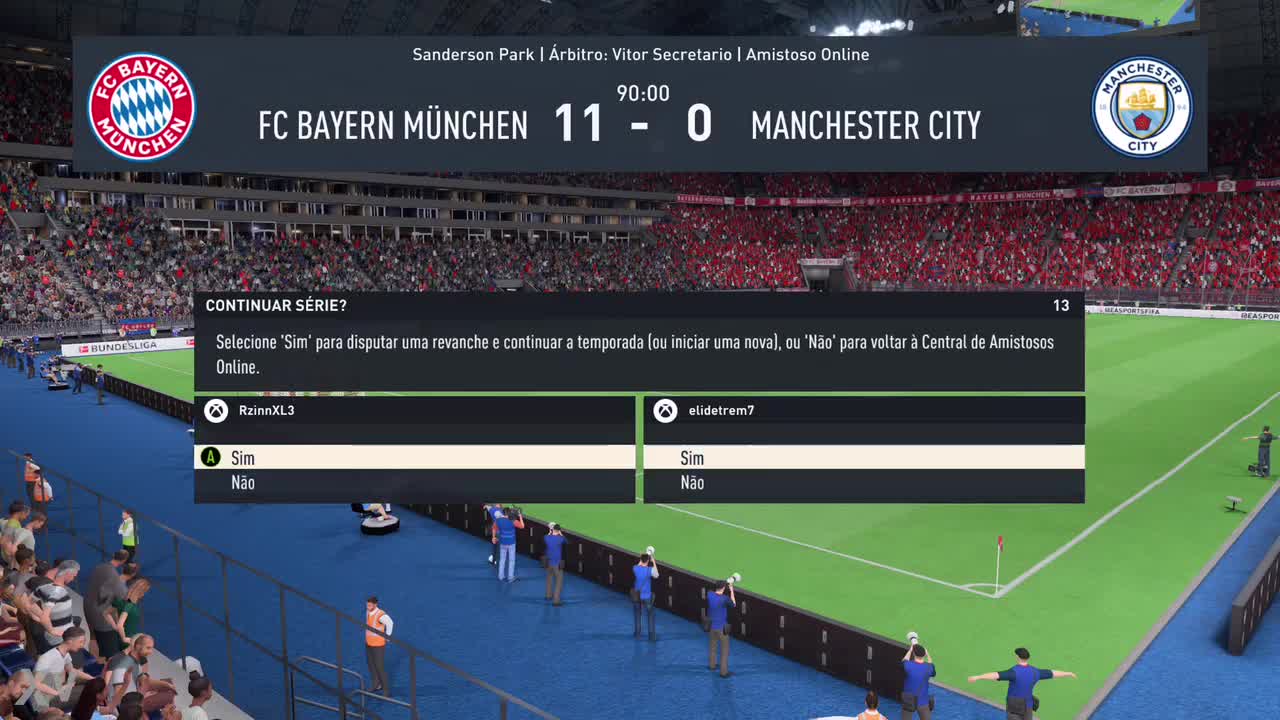Select 'Sim' in elidetrem7's panel
Viewport: 1280px width, 720px height.
click(863, 458)
